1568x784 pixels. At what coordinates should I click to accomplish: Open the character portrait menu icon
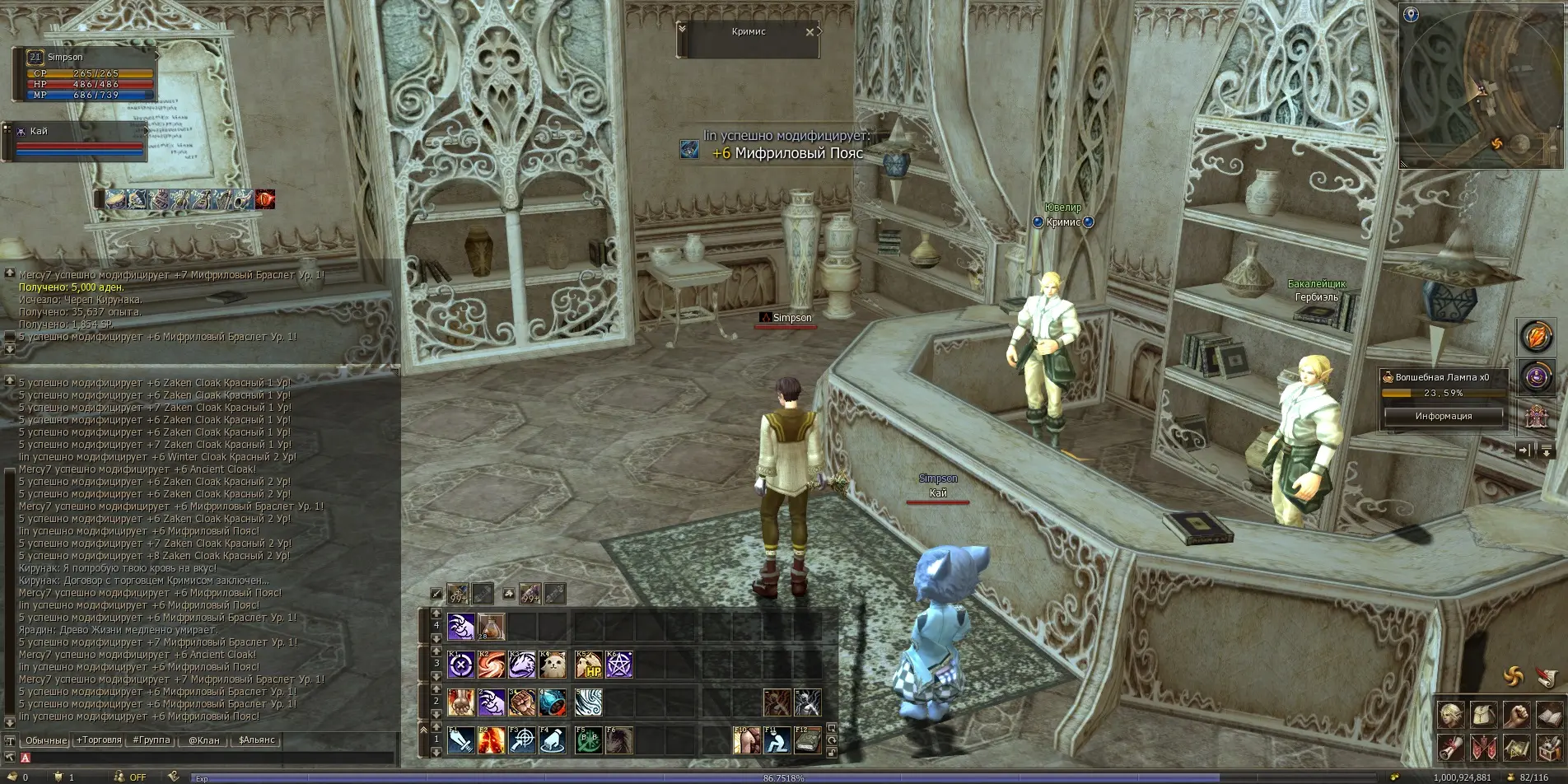click(1451, 714)
